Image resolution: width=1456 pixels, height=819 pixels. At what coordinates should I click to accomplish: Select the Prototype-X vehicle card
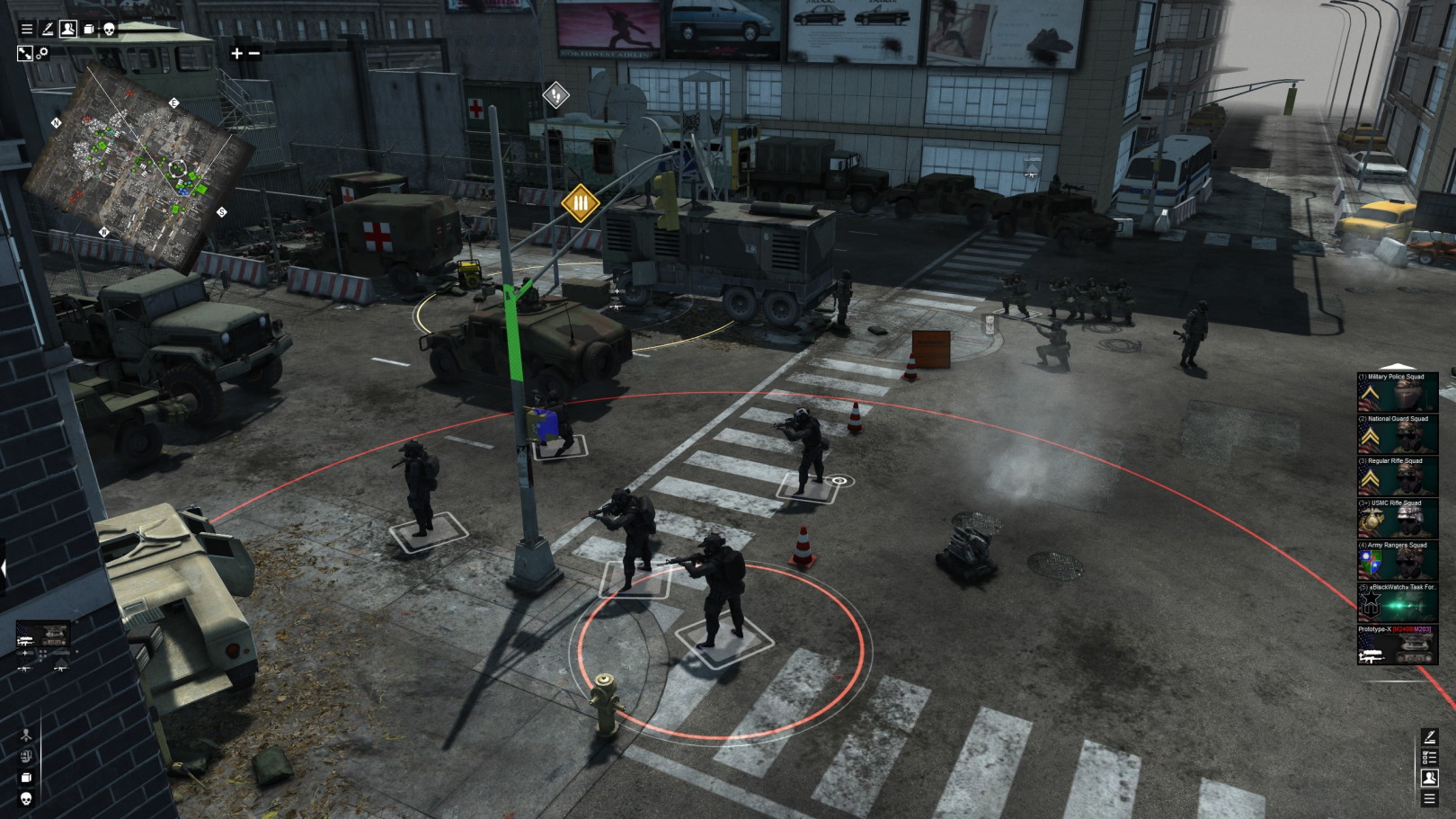pos(1397,645)
